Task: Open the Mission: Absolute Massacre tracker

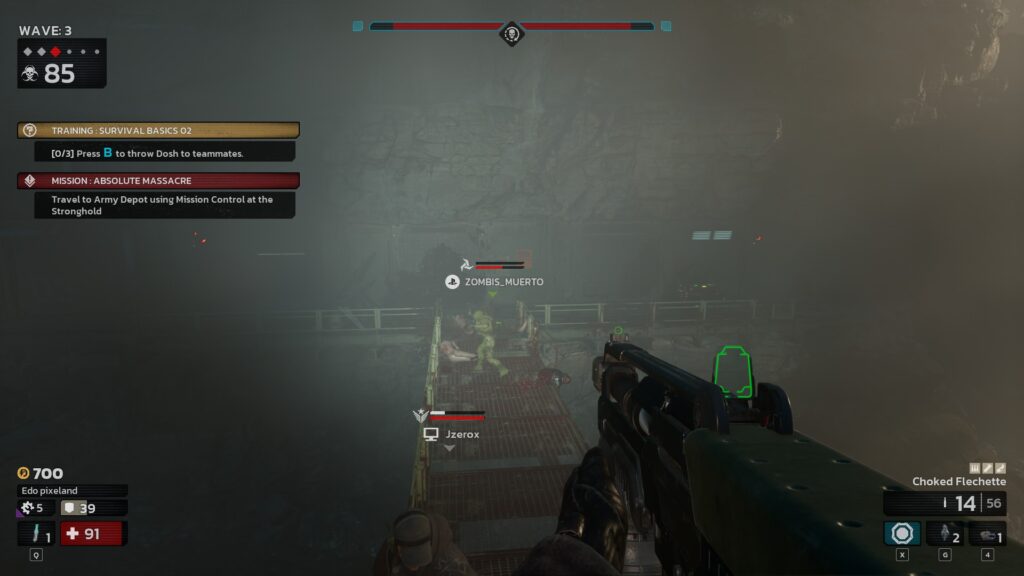Action: (159, 181)
